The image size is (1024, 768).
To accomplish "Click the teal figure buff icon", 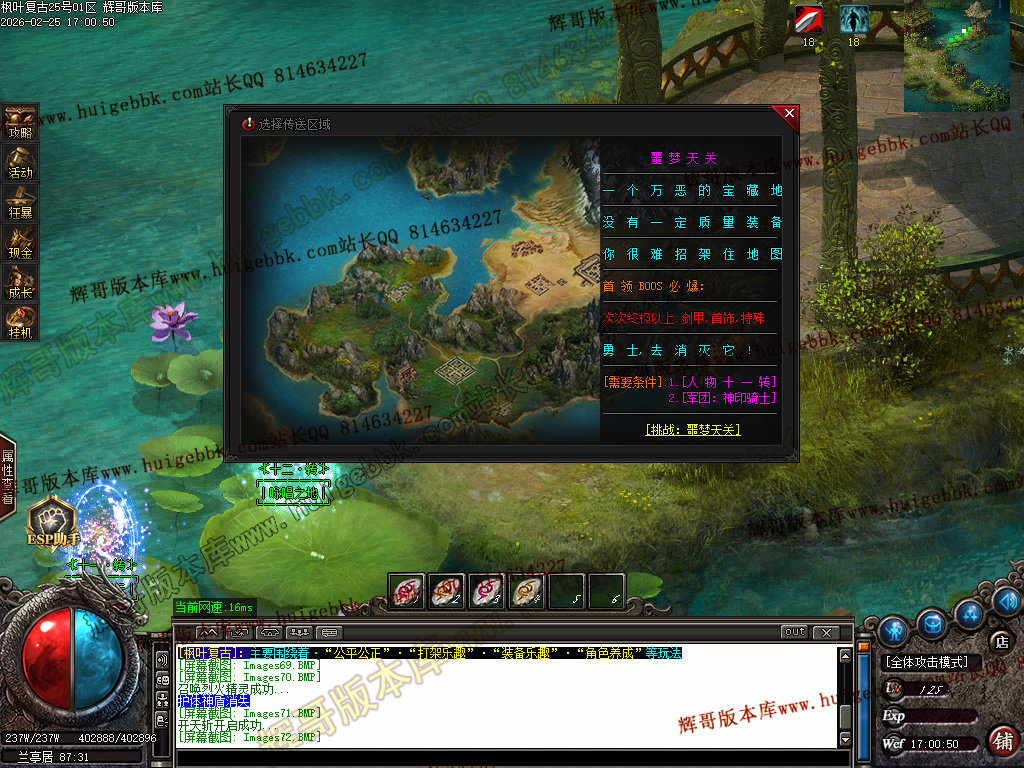I will pyautogui.click(x=853, y=19).
